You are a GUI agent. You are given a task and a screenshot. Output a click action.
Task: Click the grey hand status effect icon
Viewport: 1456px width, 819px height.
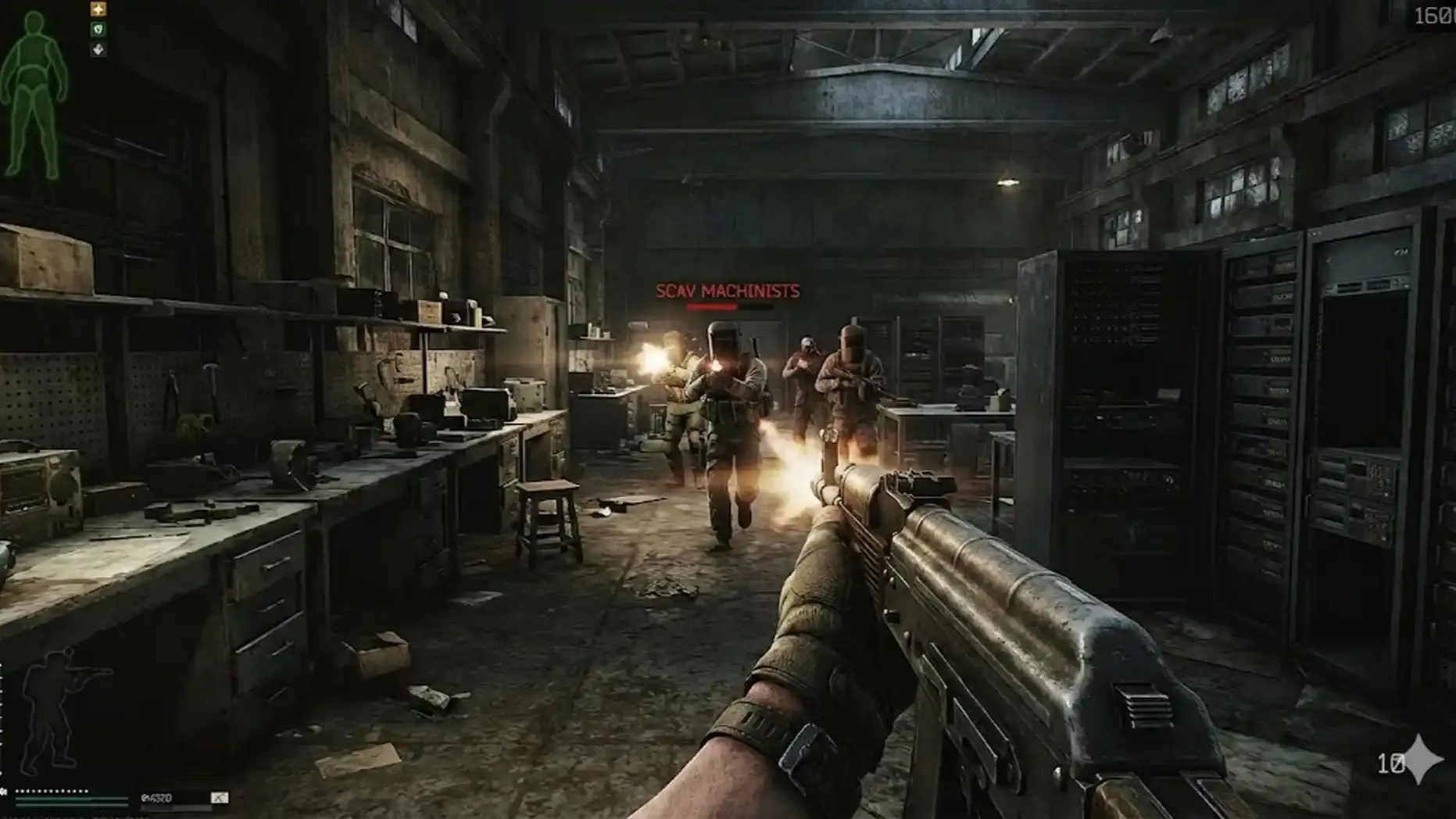tap(98, 50)
